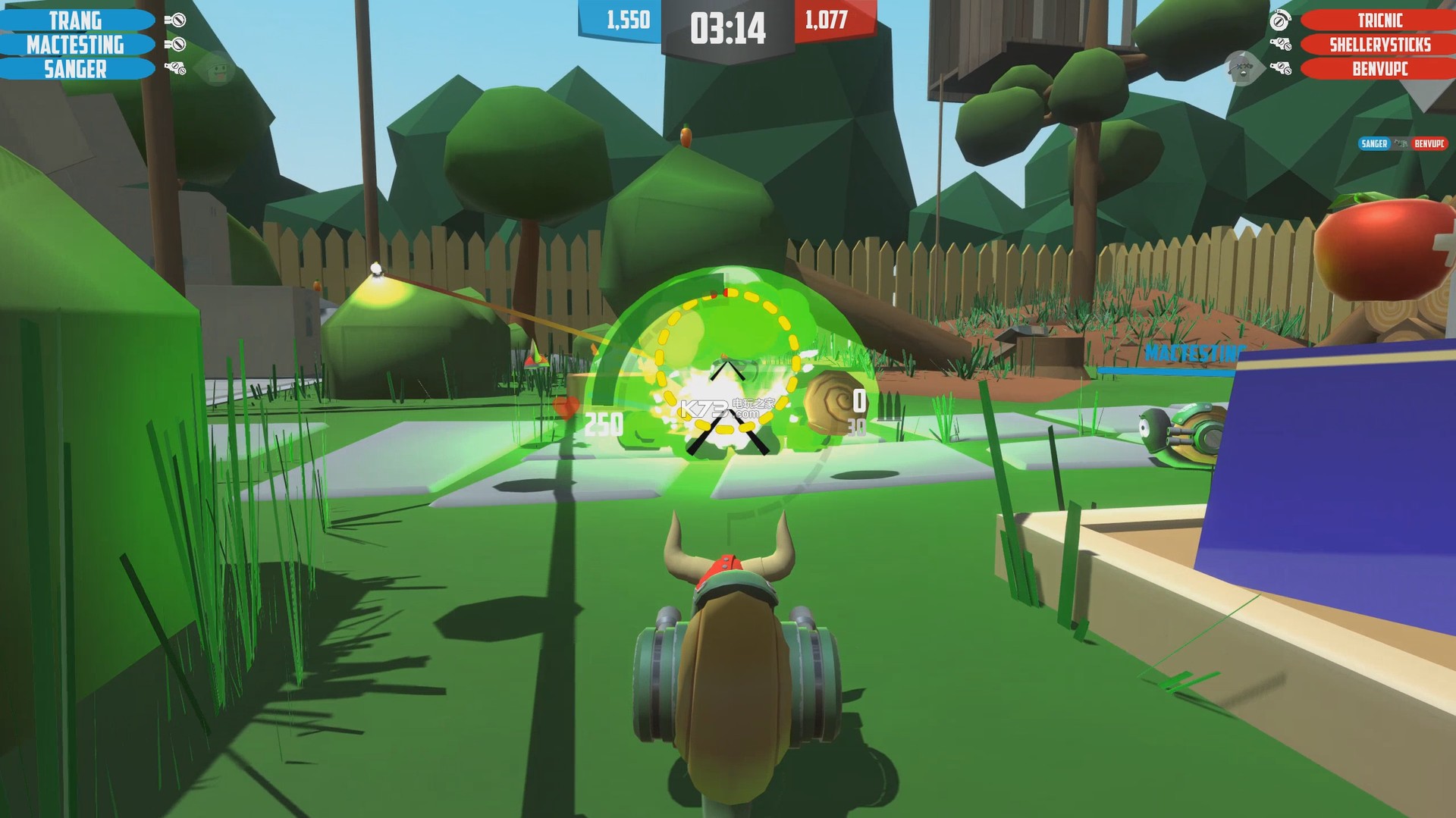
Task: Choose SANGER in the blue team list
Action: 76,69
